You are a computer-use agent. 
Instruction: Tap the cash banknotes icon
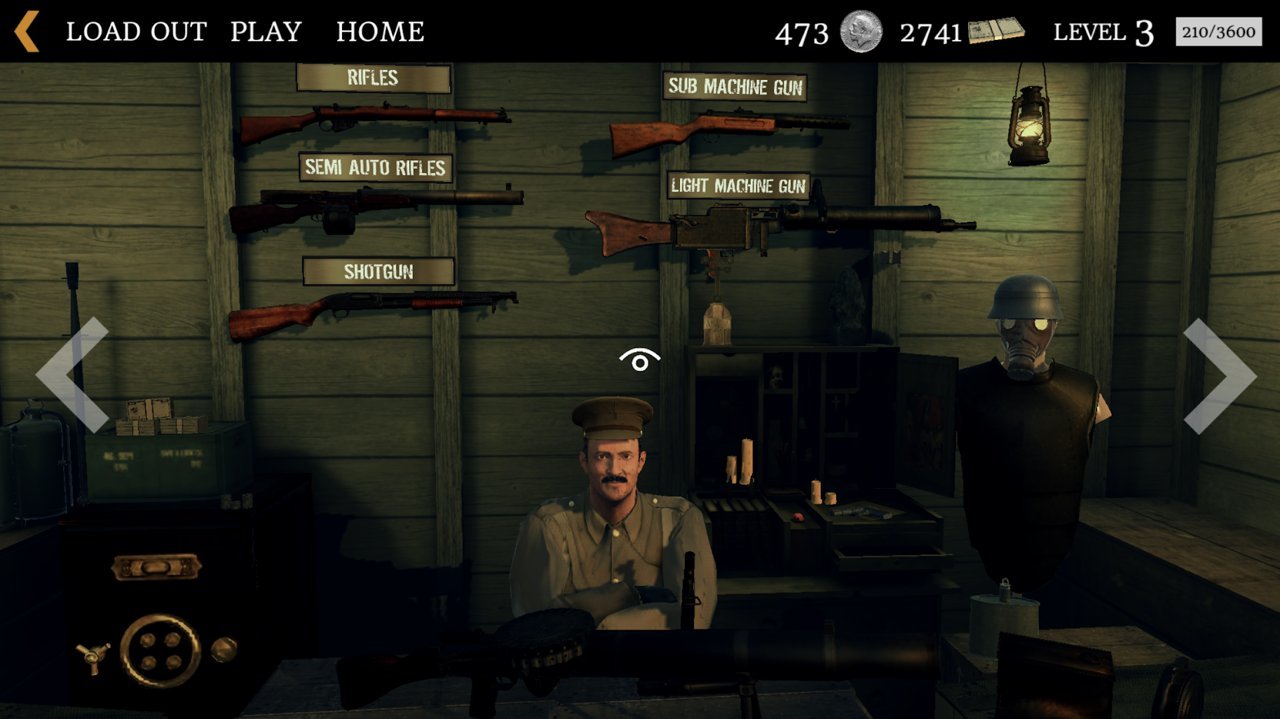995,31
